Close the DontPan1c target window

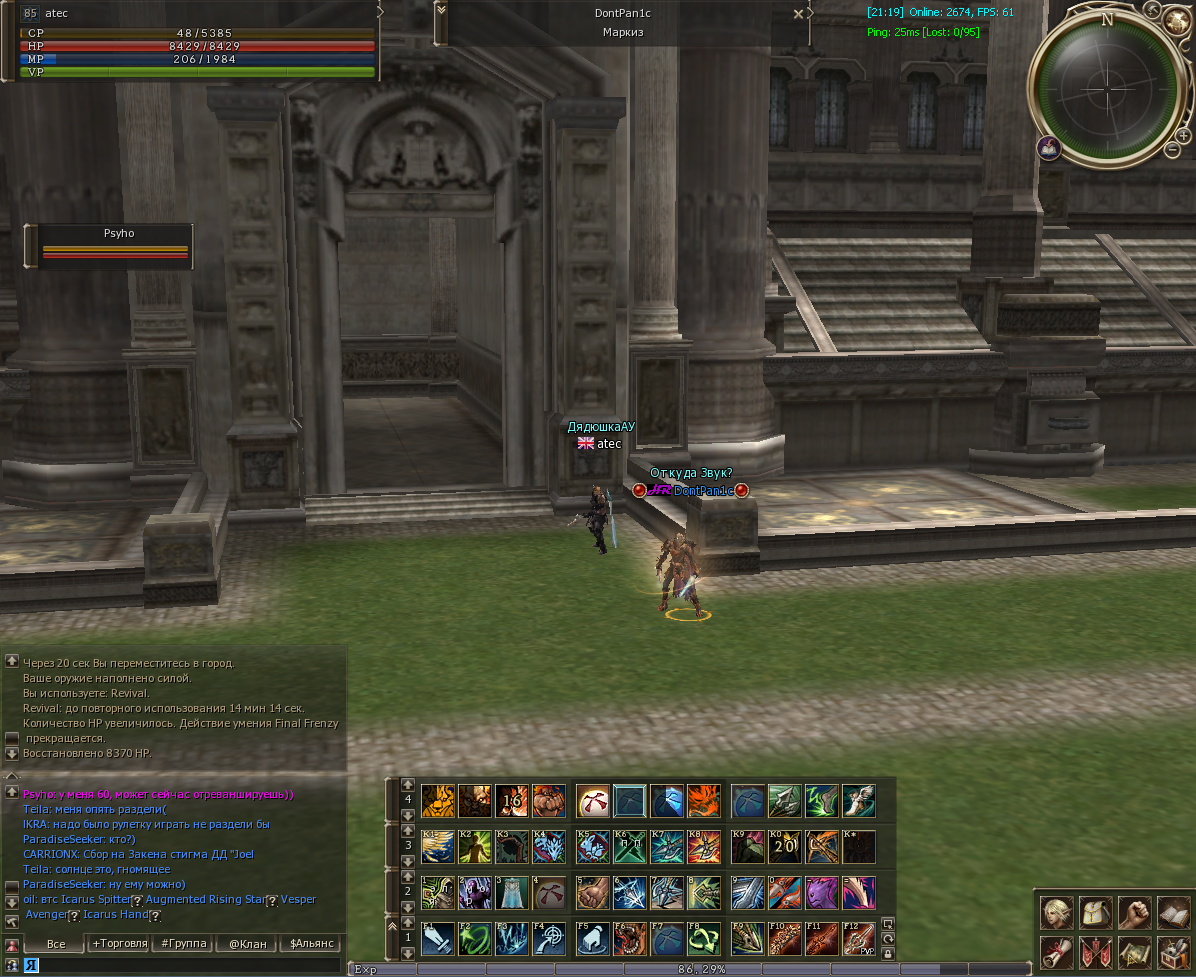[798, 14]
